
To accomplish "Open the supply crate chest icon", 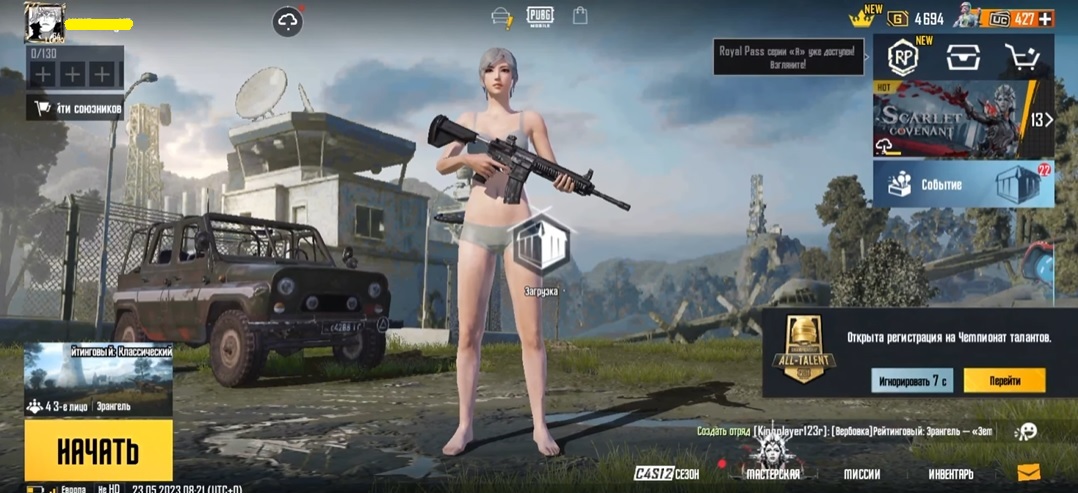I will 963,58.
